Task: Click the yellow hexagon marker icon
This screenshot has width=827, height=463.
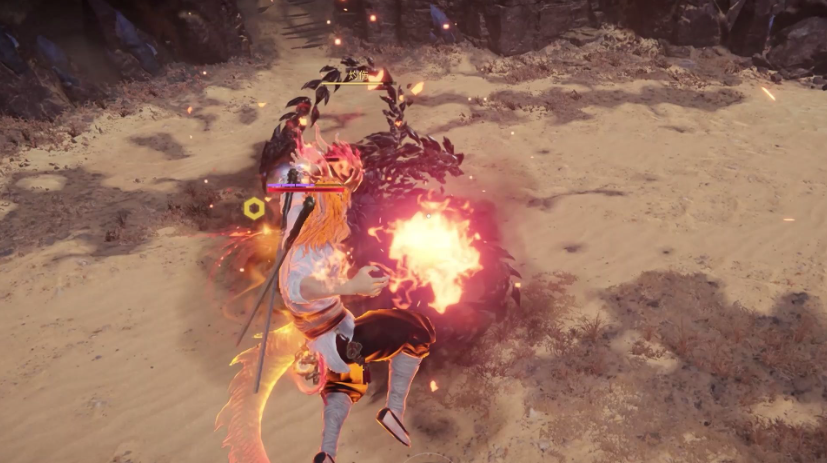Action: tap(254, 208)
